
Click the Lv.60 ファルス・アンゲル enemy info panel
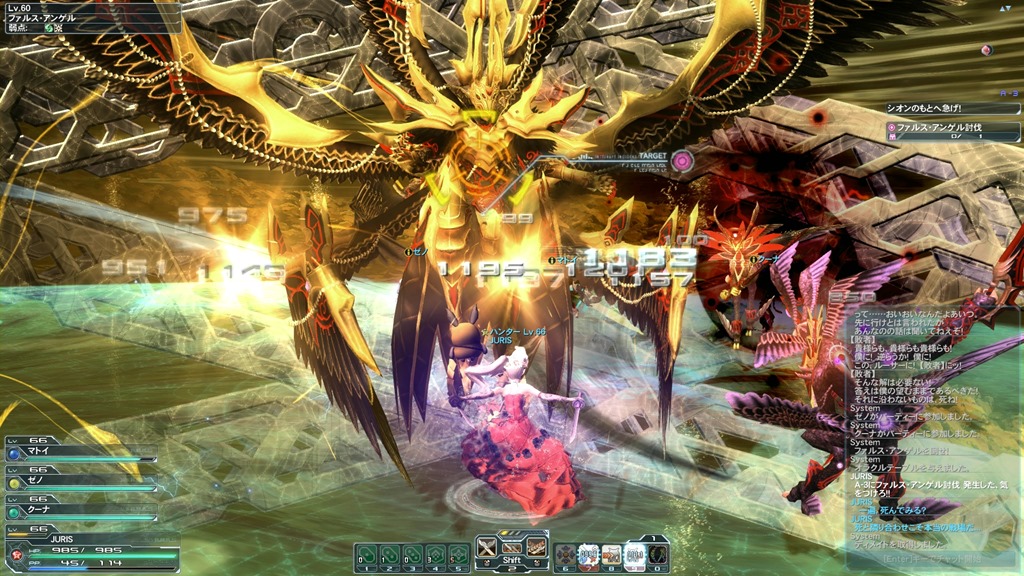tap(90, 17)
